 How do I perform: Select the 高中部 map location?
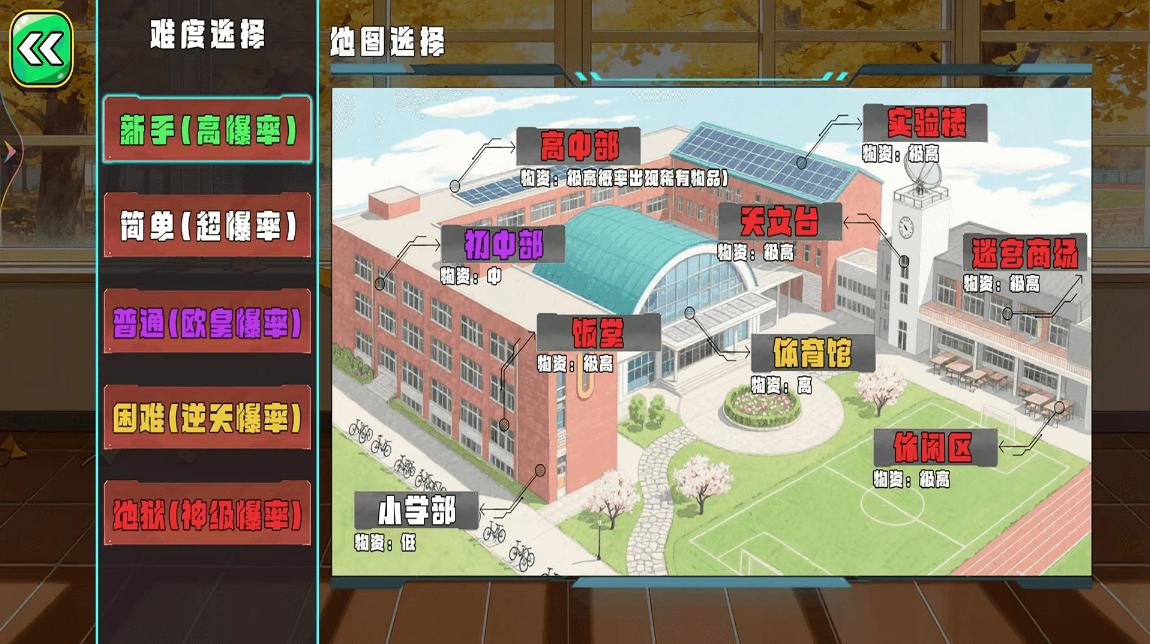click(579, 147)
